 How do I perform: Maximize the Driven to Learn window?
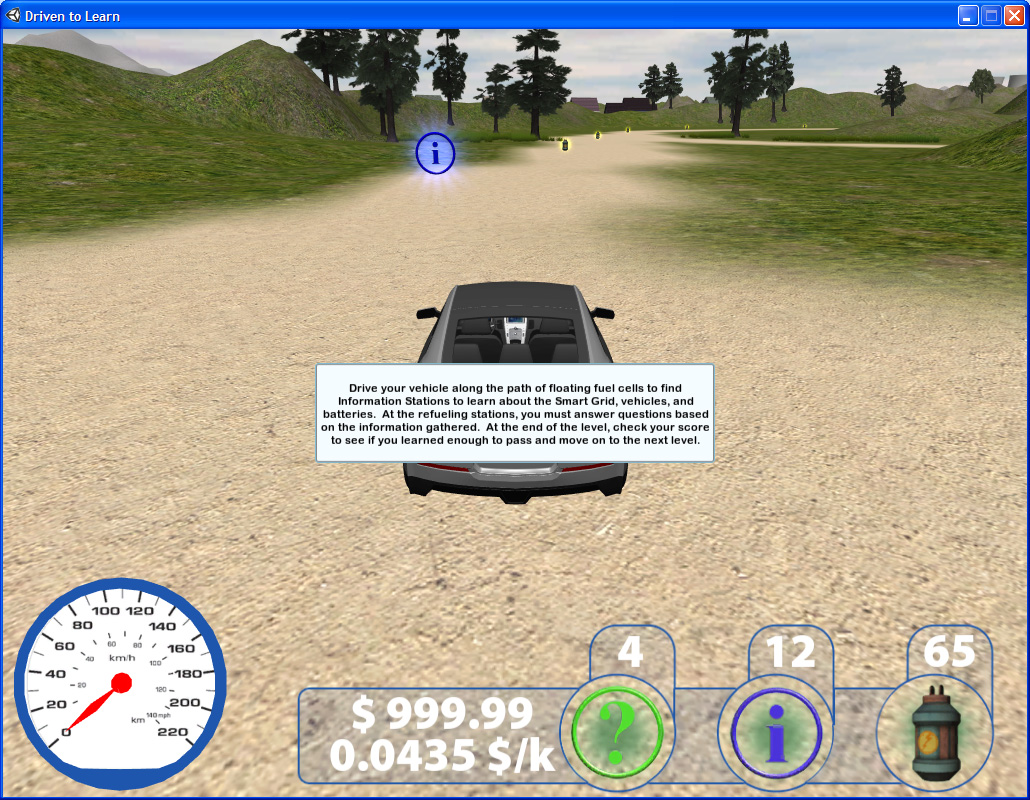click(x=991, y=15)
